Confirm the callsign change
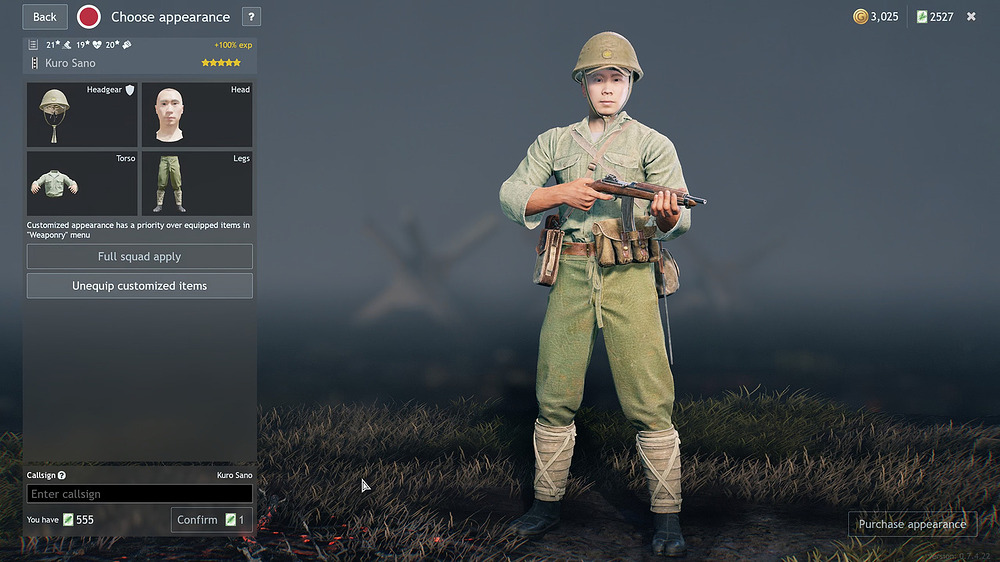The image size is (1000, 562). 210,520
